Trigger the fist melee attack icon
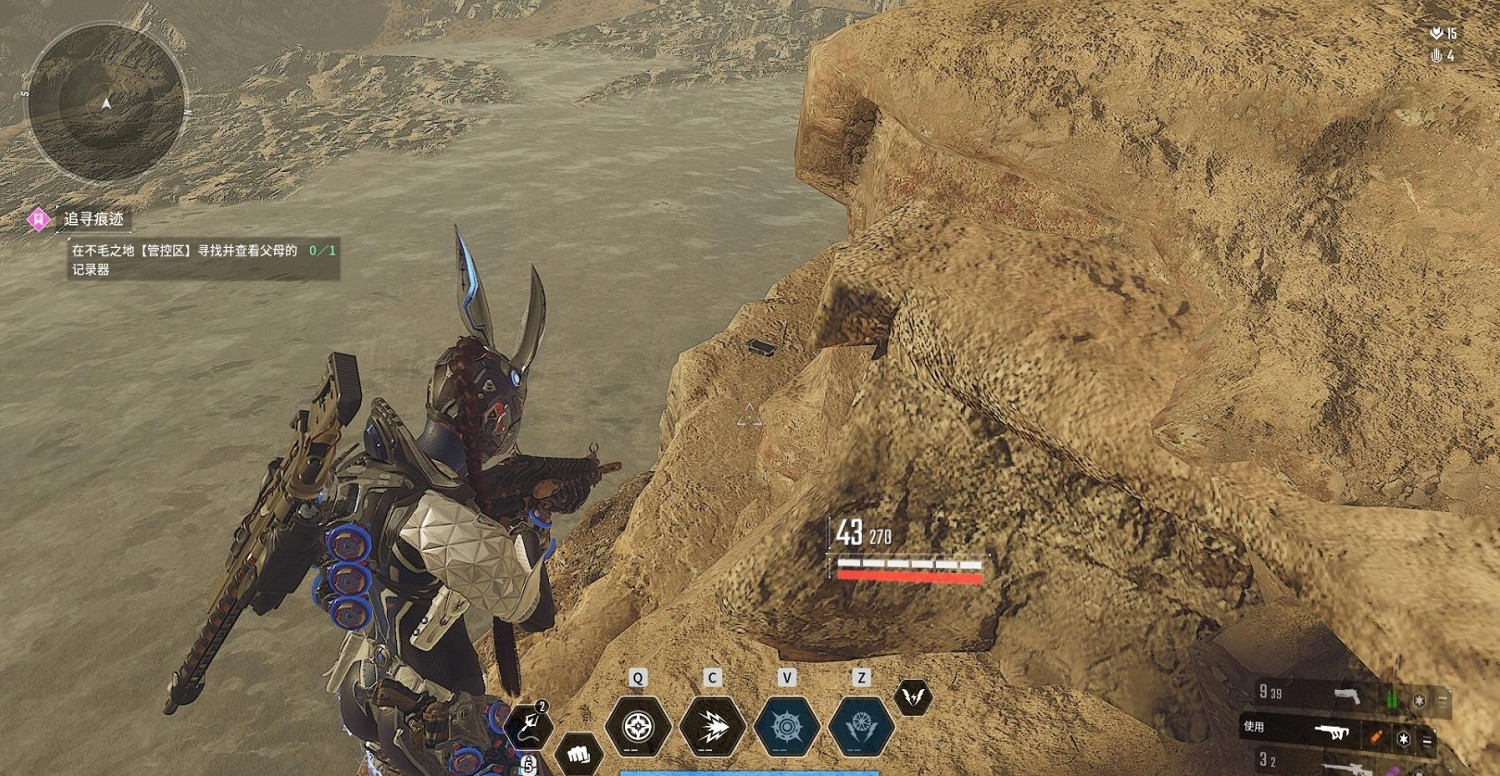Viewport: 1500px width, 776px height. (x=578, y=752)
